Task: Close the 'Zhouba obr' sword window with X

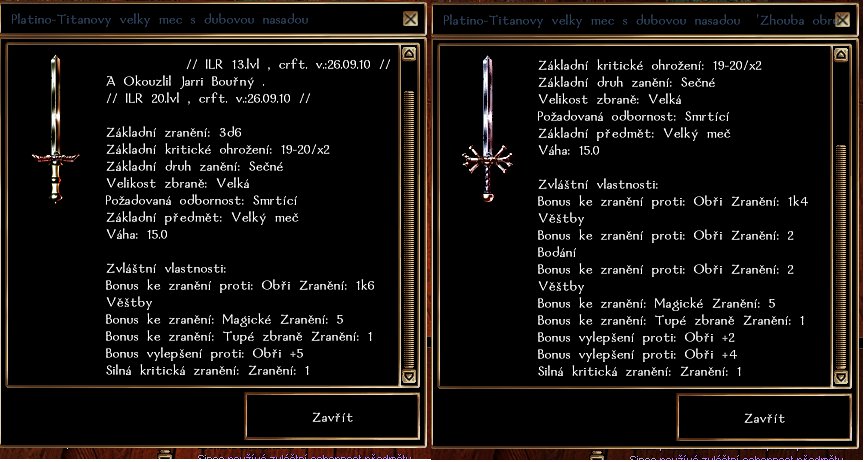Action: click(x=841, y=19)
